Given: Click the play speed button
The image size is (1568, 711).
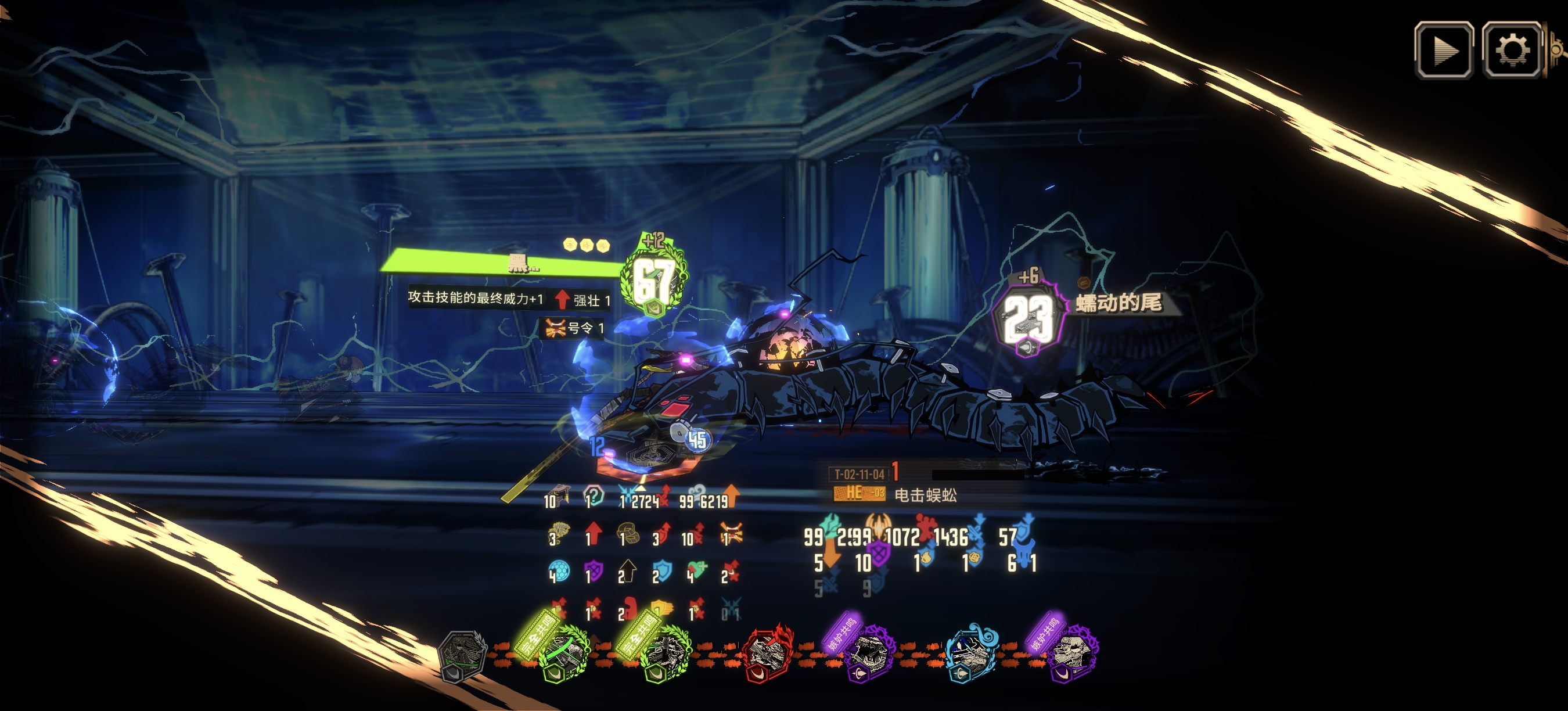Looking at the screenshot, I should (x=1443, y=50).
